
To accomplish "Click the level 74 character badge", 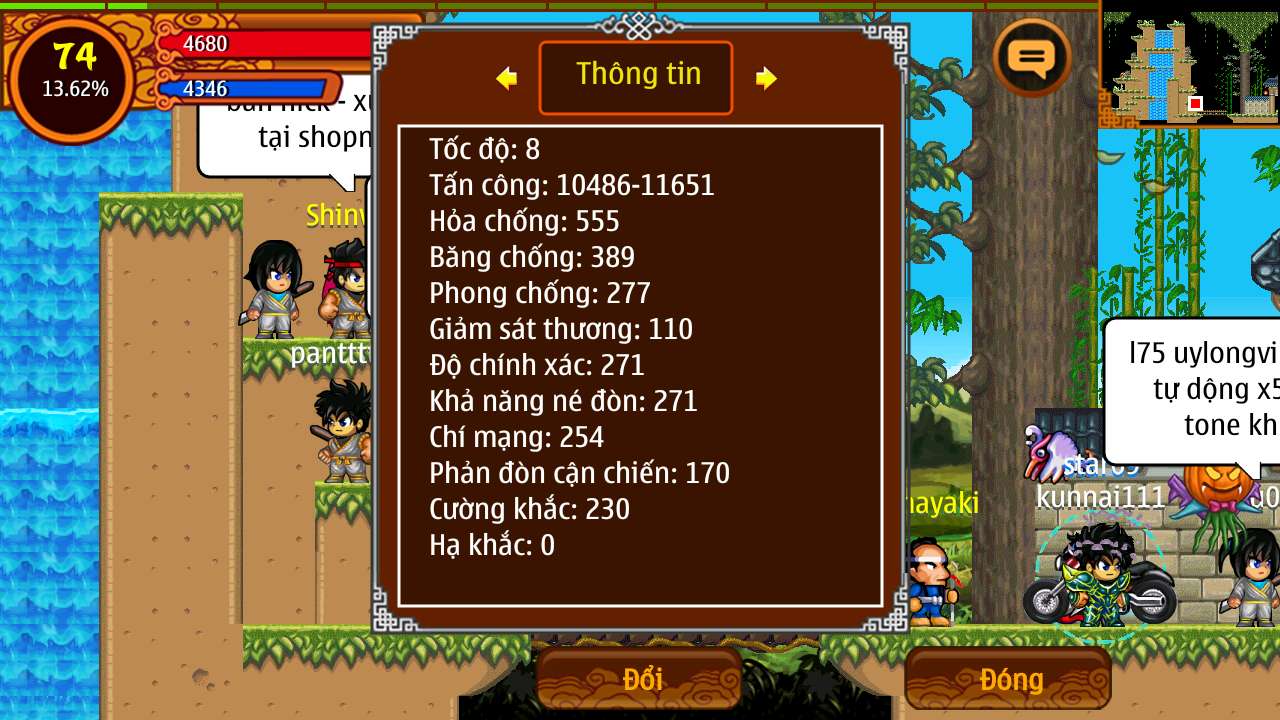I will click(x=74, y=72).
